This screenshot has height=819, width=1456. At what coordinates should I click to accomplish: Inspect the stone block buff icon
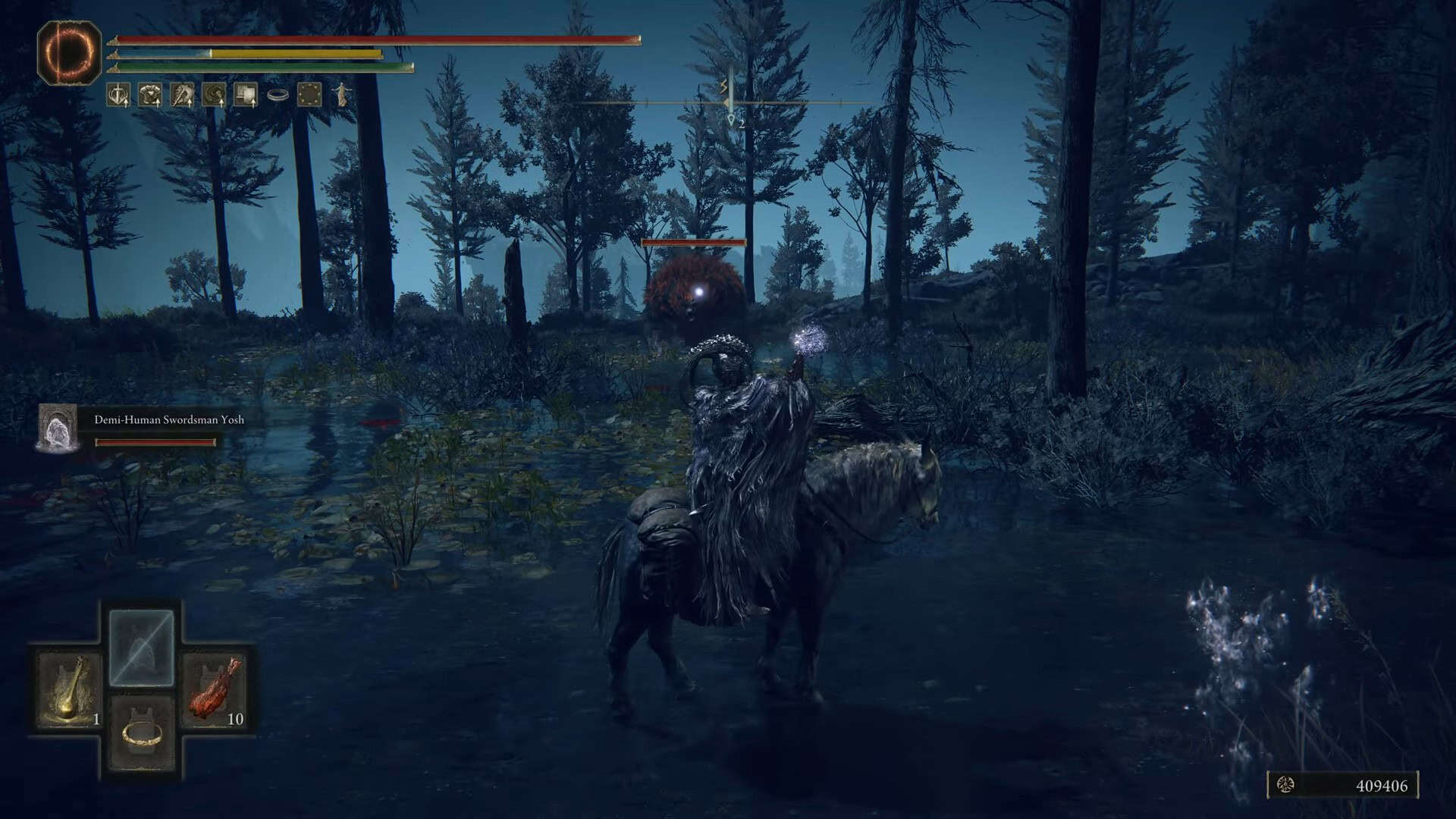click(x=246, y=95)
